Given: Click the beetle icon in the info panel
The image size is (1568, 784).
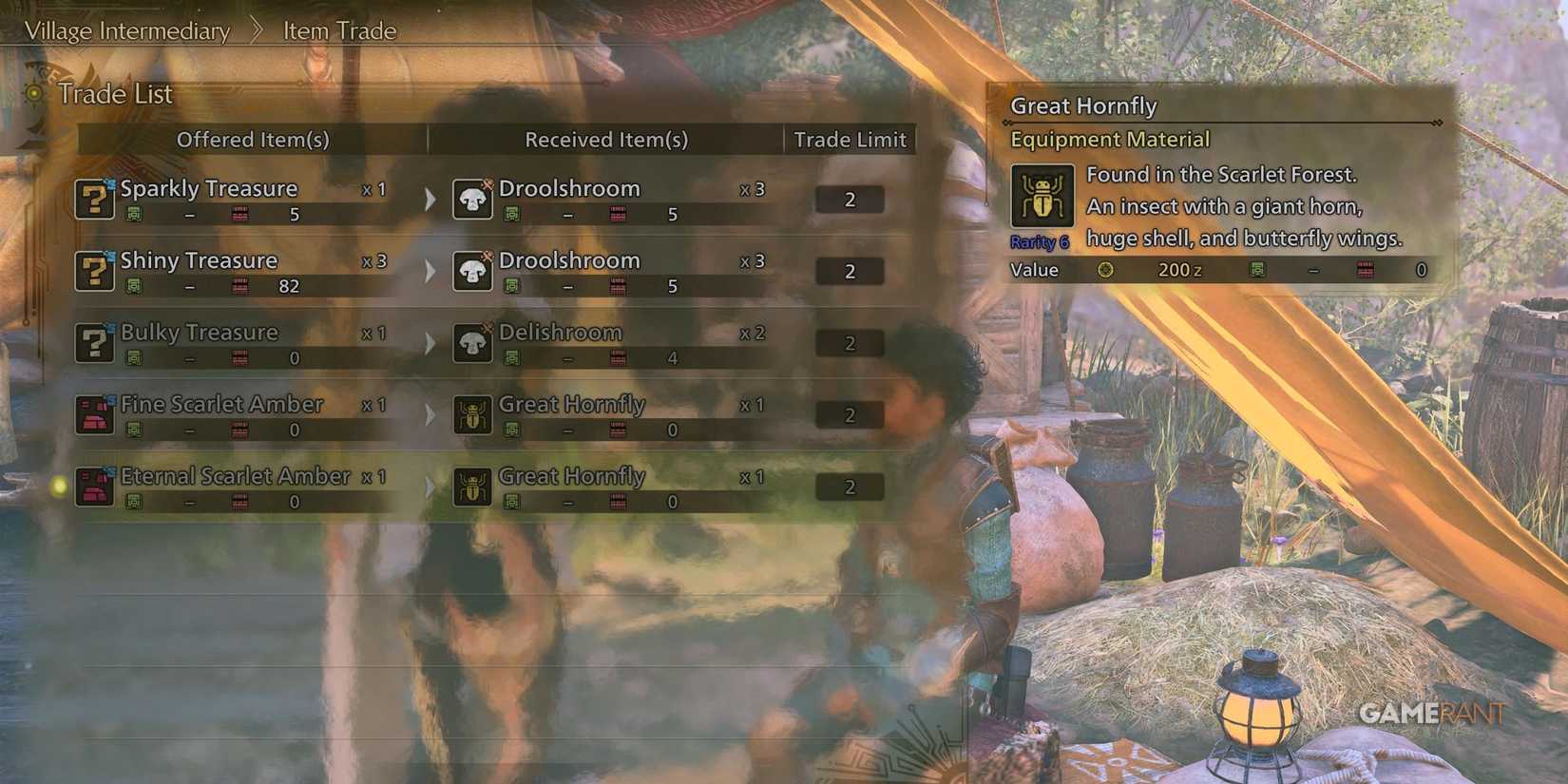Looking at the screenshot, I should [x=1042, y=195].
